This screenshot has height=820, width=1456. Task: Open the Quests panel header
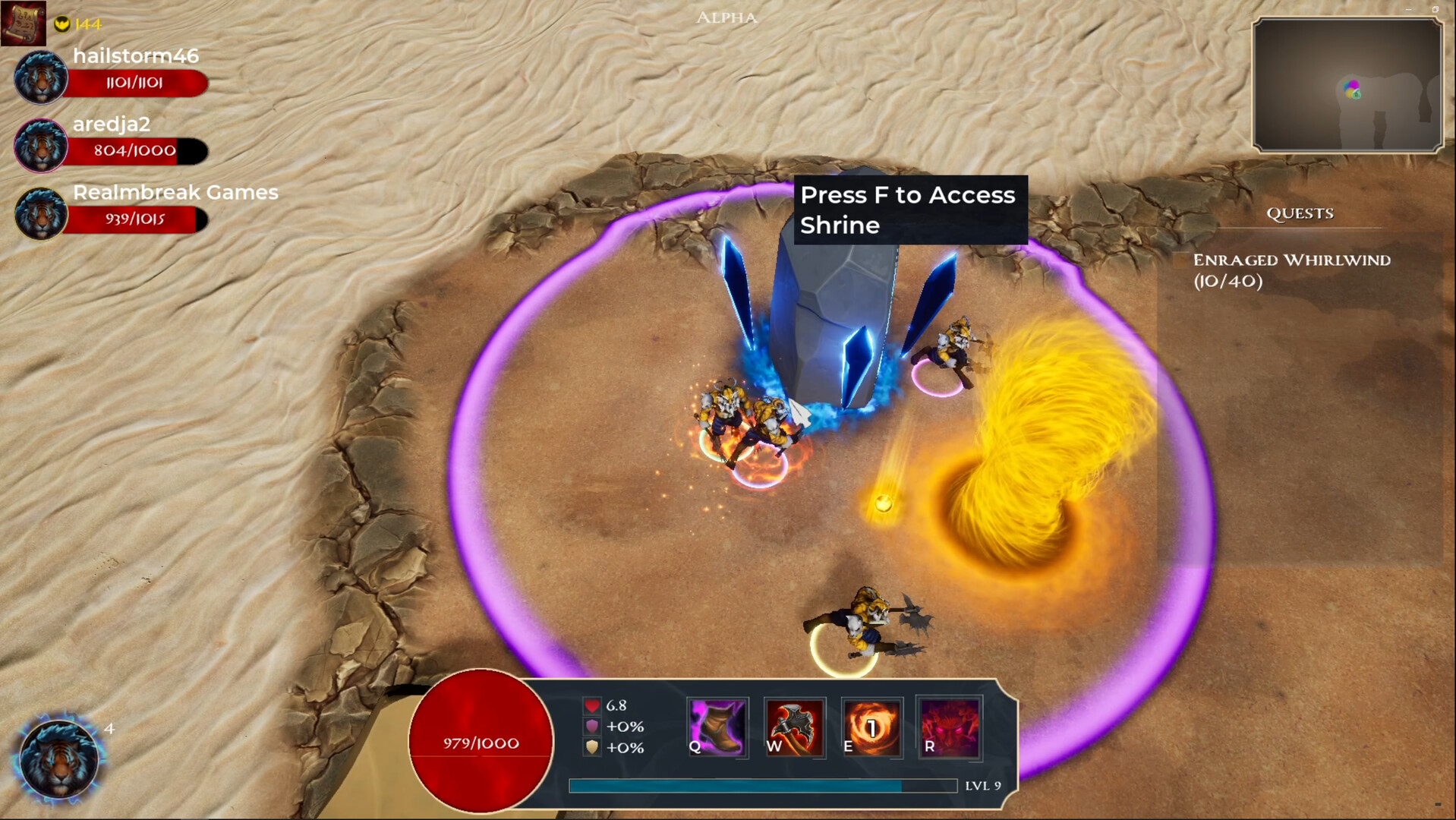tap(1300, 213)
